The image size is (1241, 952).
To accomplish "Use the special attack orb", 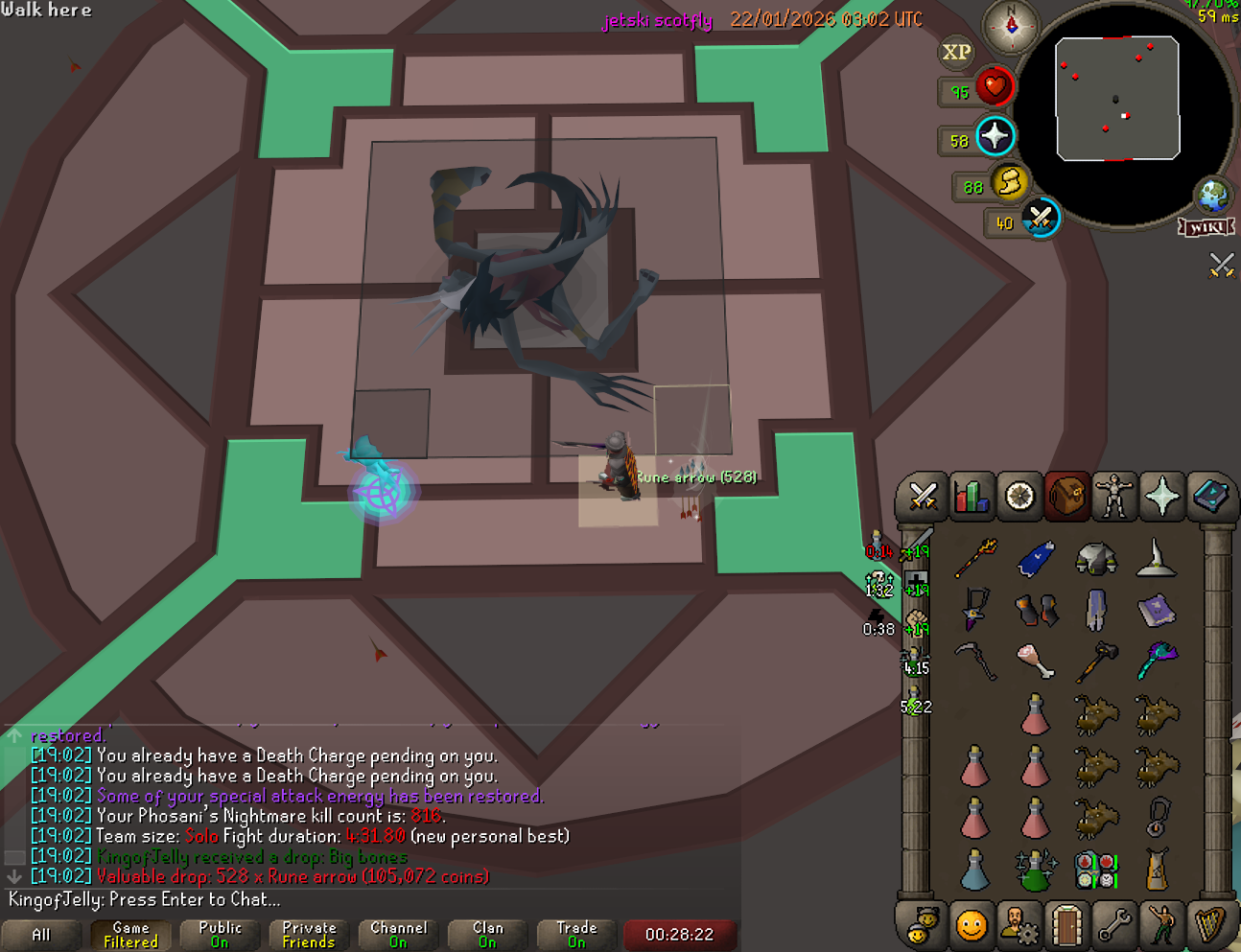I will tap(1041, 218).
